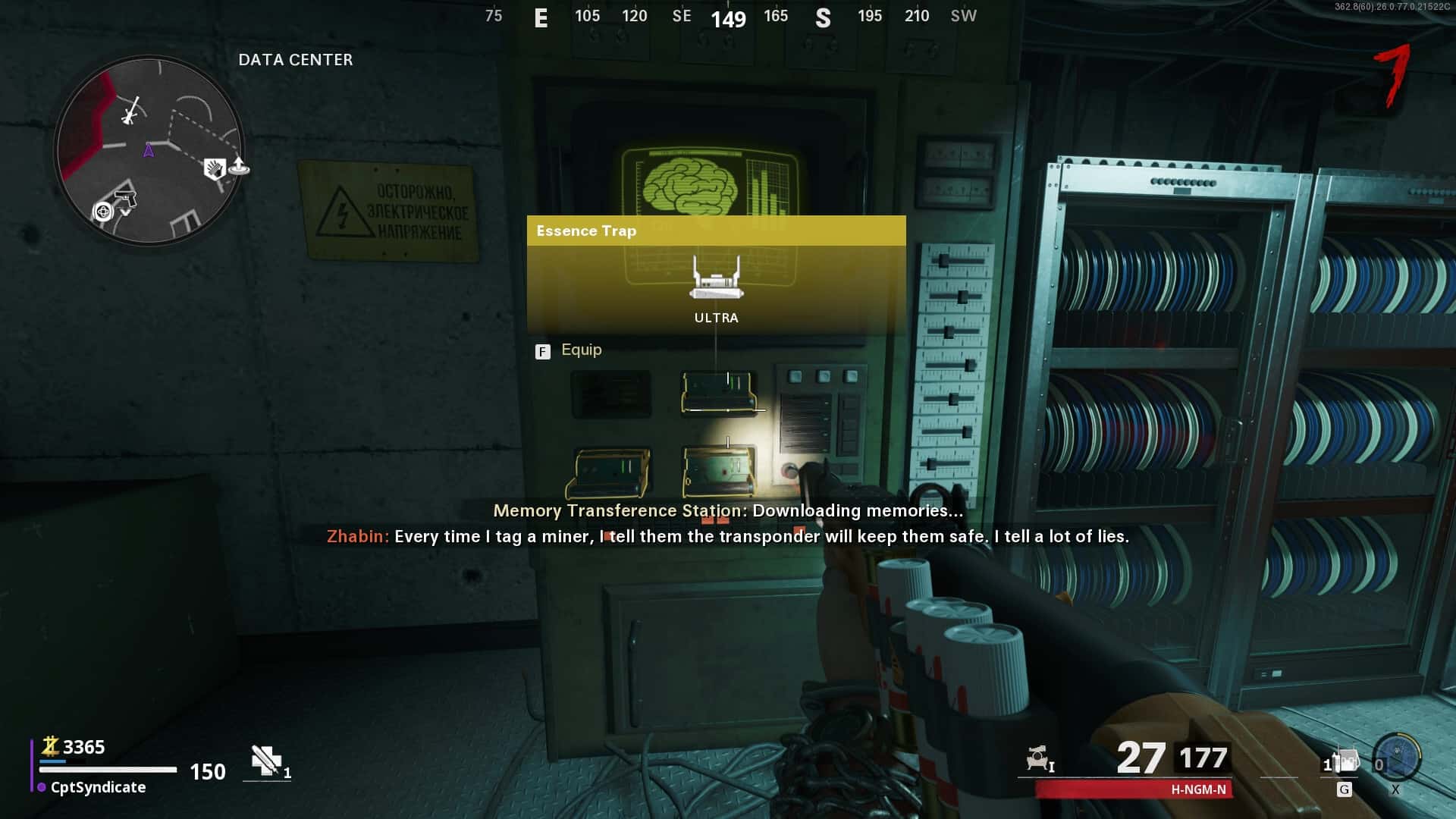Select the pistol wall-buy marker on minimap
Image resolution: width=1456 pixels, height=819 pixels.
[x=125, y=200]
